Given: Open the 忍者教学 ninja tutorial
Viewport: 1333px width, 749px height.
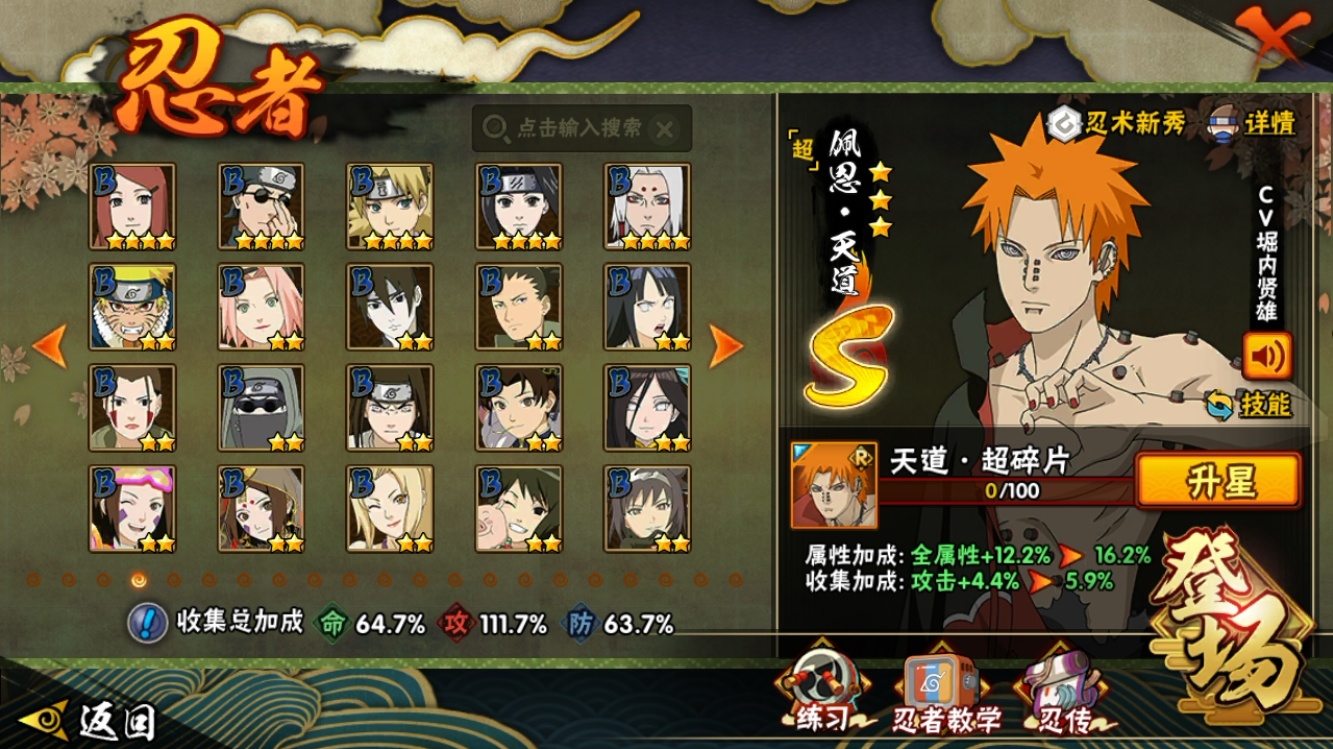Looking at the screenshot, I should pos(945,695).
